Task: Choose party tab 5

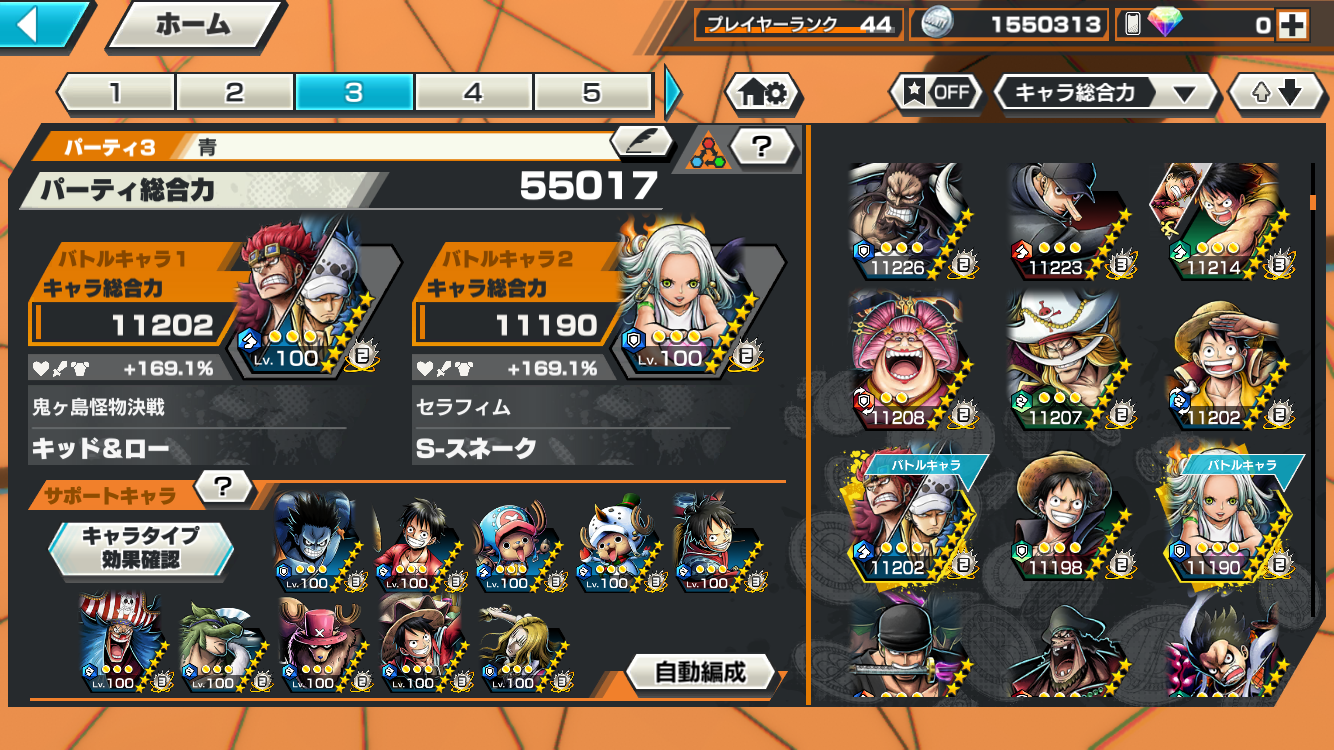Action: coord(592,93)
